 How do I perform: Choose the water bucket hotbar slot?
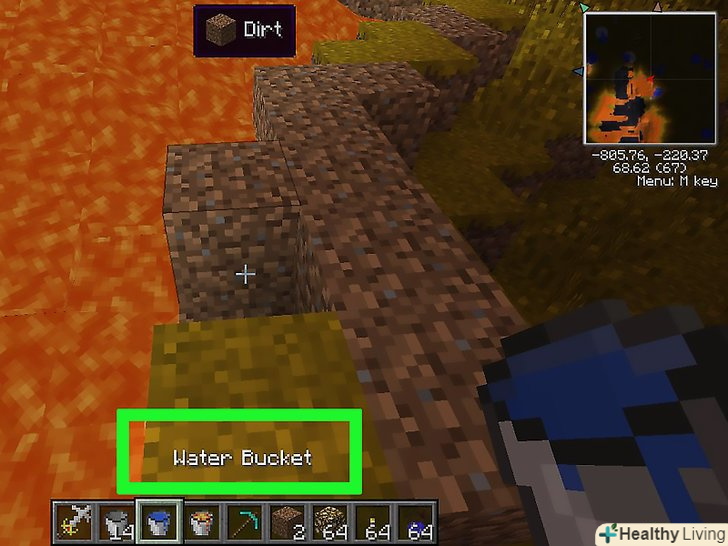(158, 522)
